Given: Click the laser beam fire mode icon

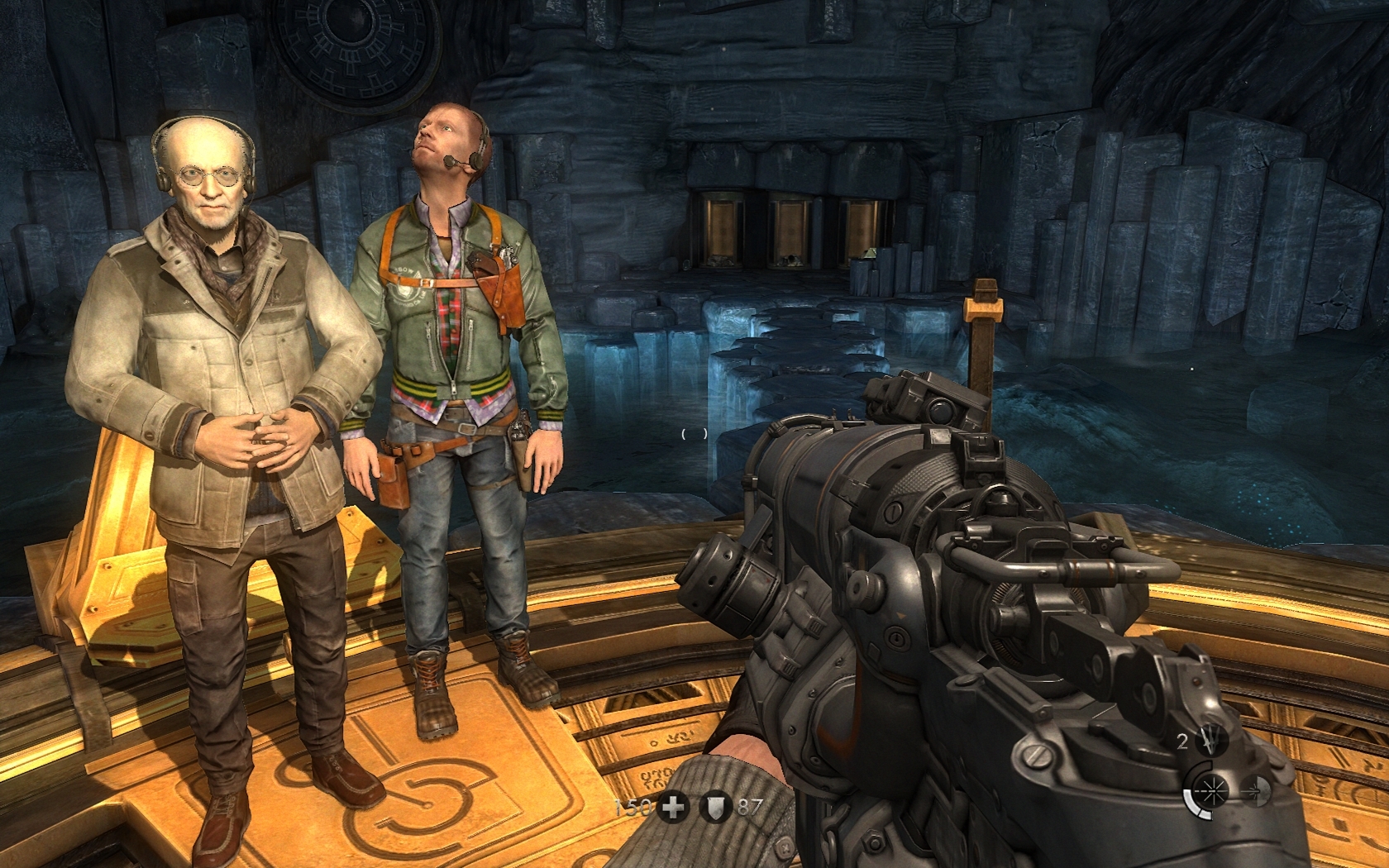Looking at the screenshot, I should [1210, 791].
